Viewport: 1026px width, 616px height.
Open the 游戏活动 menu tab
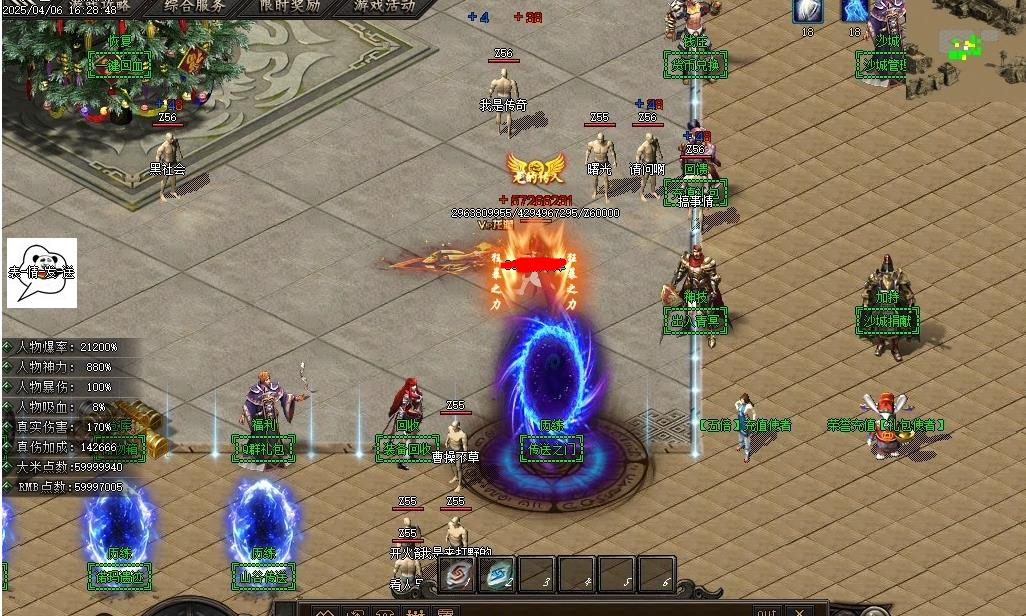(x=385, y=6)
